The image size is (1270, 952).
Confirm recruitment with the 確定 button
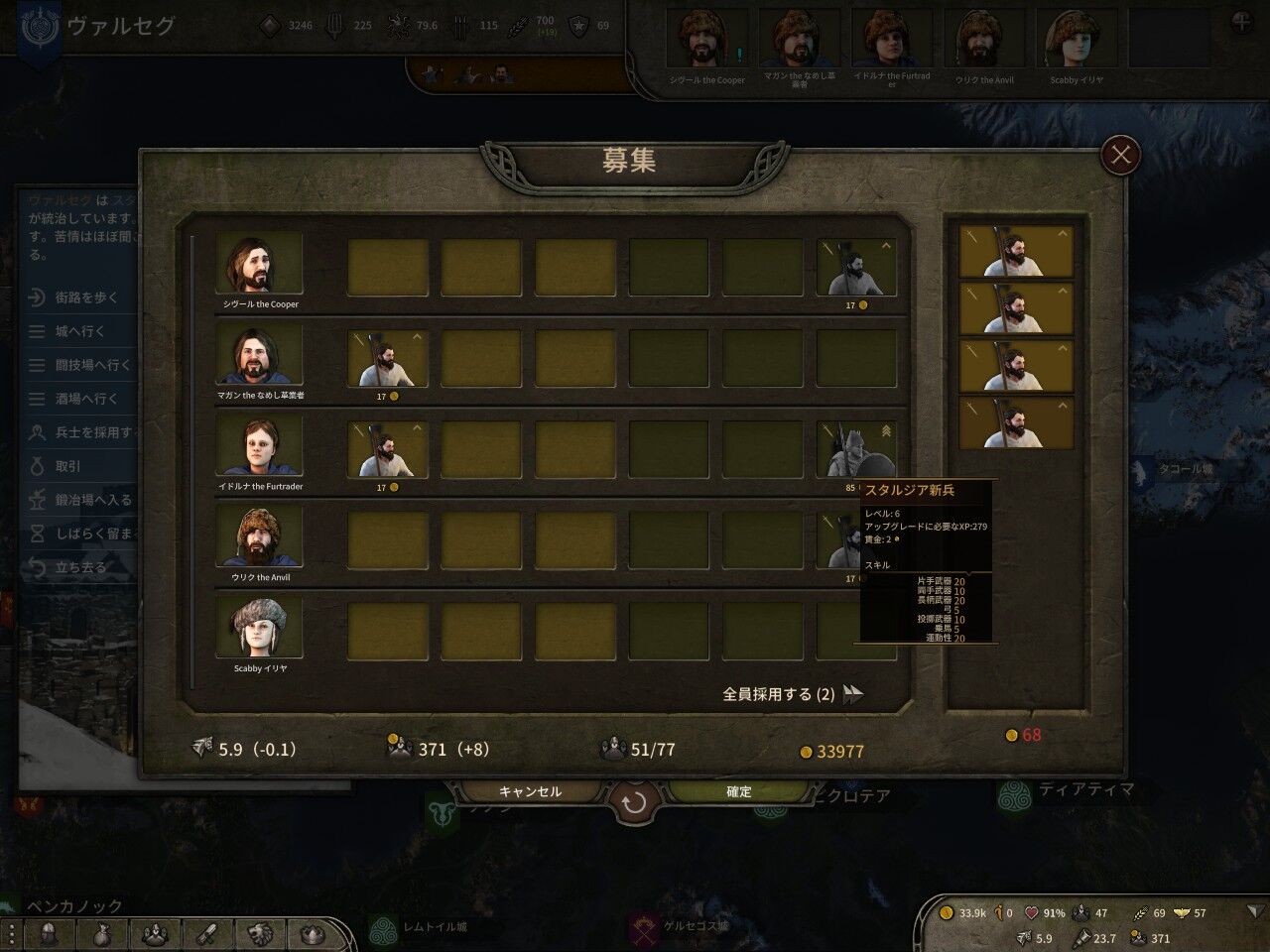(737, 791)
